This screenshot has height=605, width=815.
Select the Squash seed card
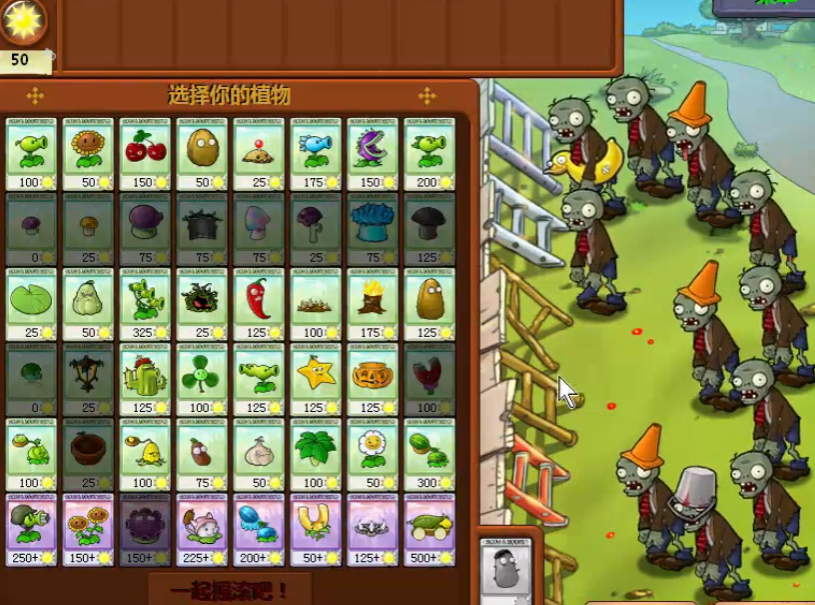[x=88, y=303]
